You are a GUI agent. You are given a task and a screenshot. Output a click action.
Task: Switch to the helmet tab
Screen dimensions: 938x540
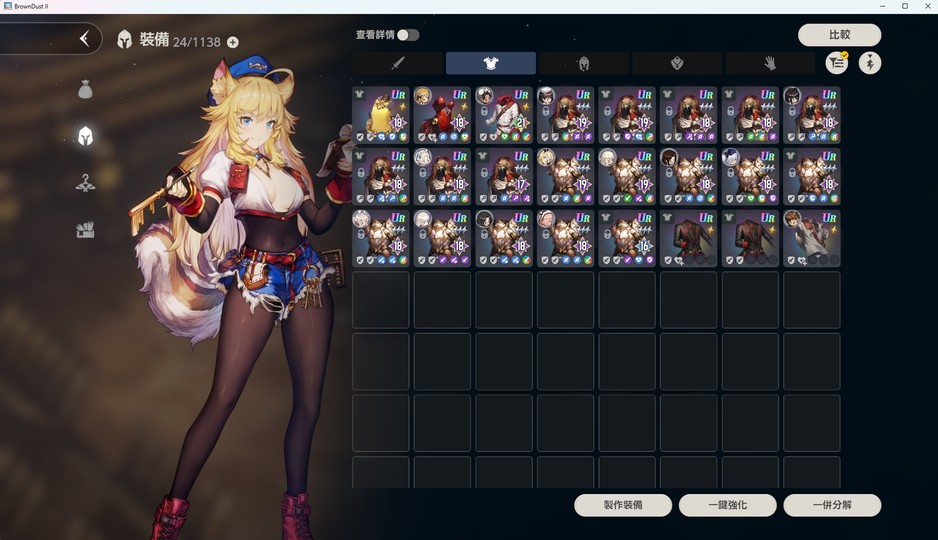584,63
